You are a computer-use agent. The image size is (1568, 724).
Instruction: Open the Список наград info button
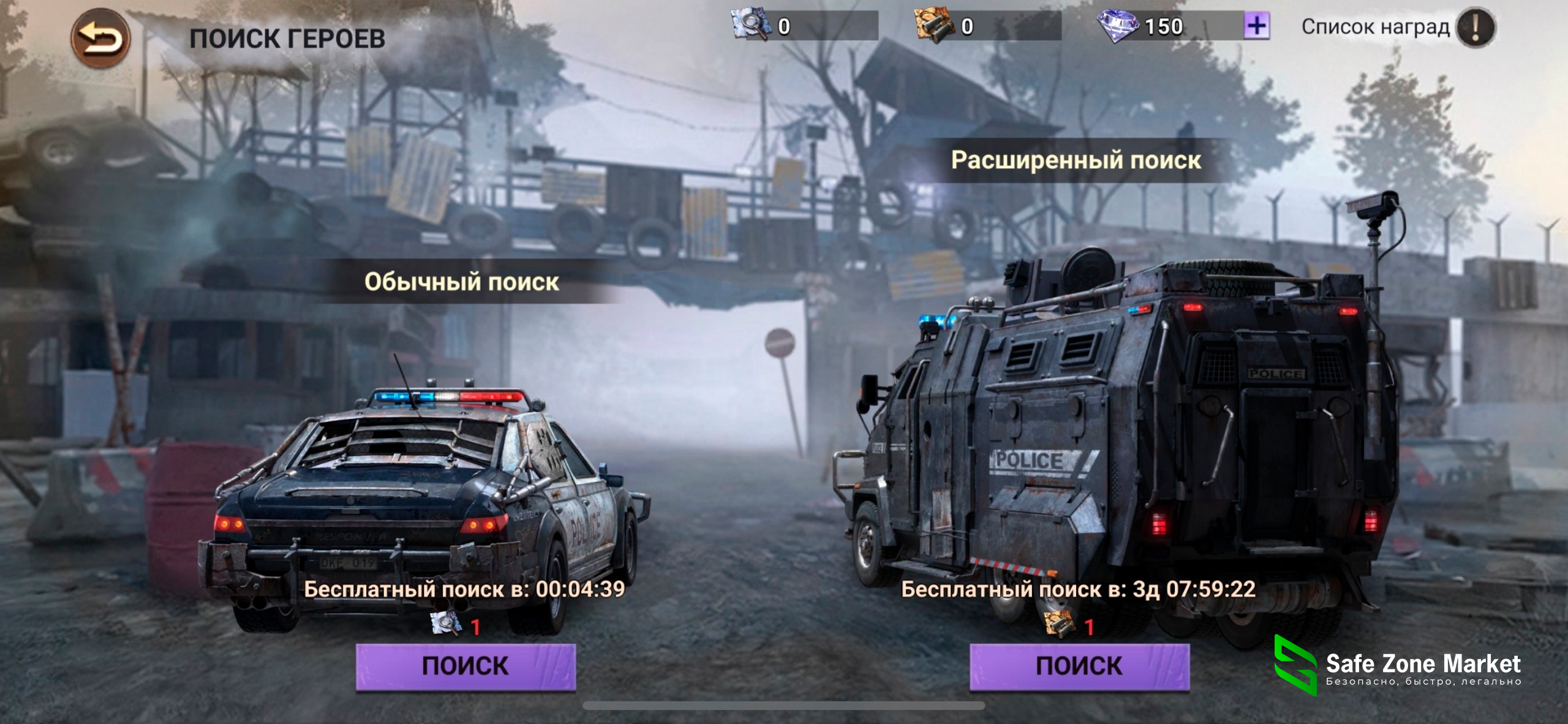[x=1475, y=27]
